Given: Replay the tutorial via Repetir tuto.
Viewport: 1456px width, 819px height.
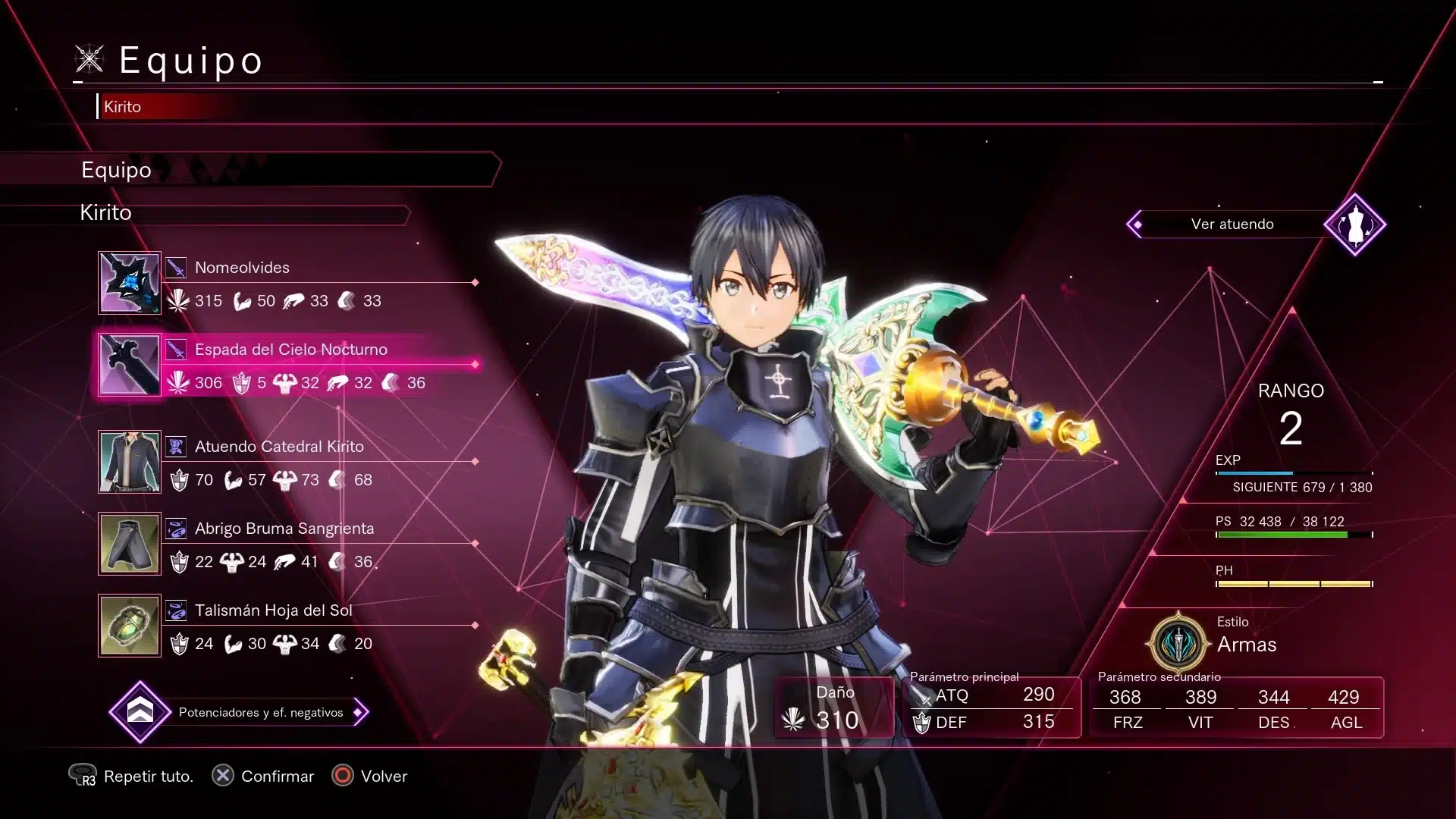Looking at the screenshot, I should (131, 776).
